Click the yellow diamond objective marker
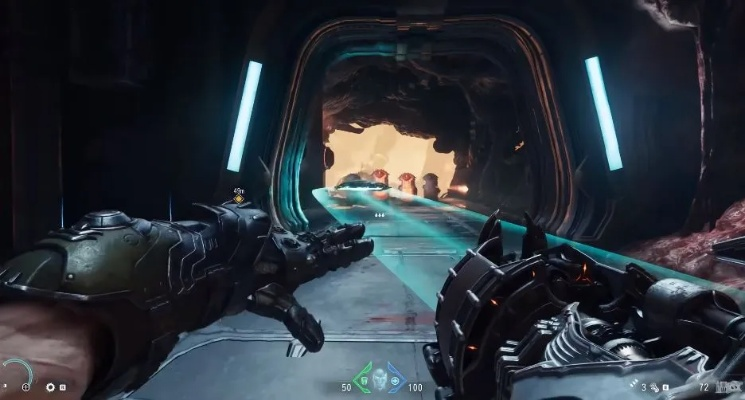 click(x=238, y=199)
